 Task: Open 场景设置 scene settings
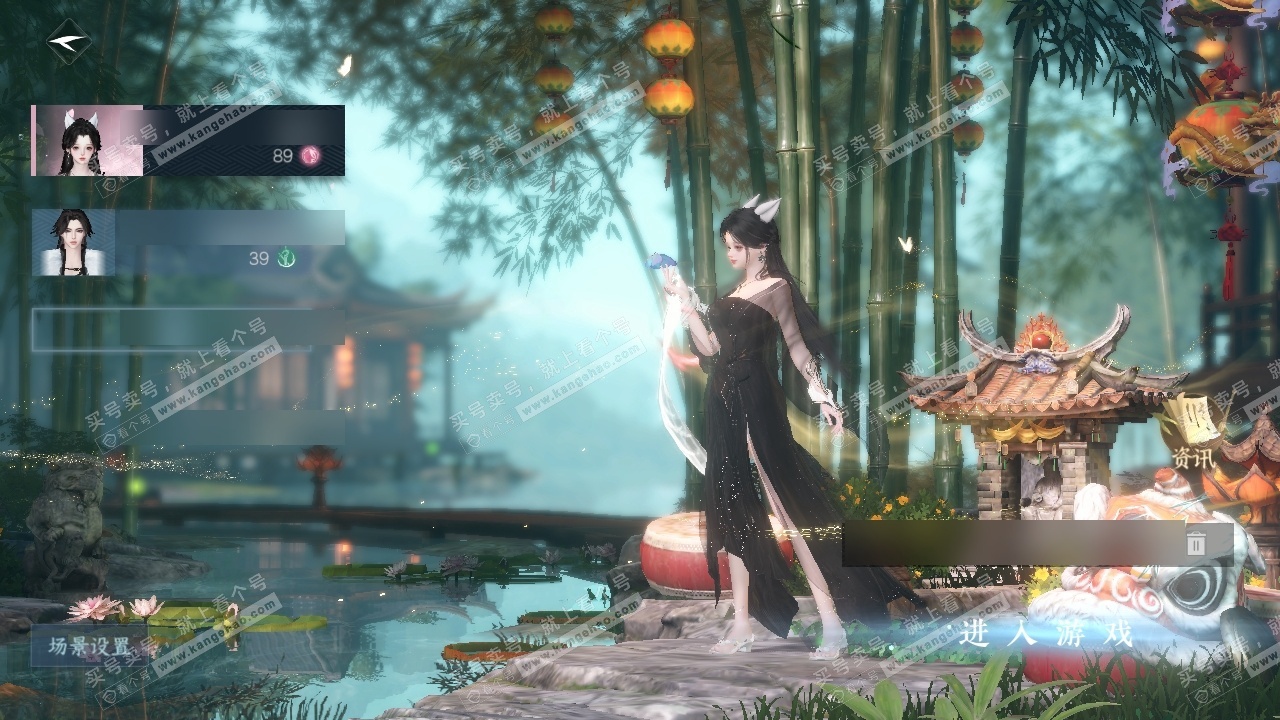[x=90, y=646]
